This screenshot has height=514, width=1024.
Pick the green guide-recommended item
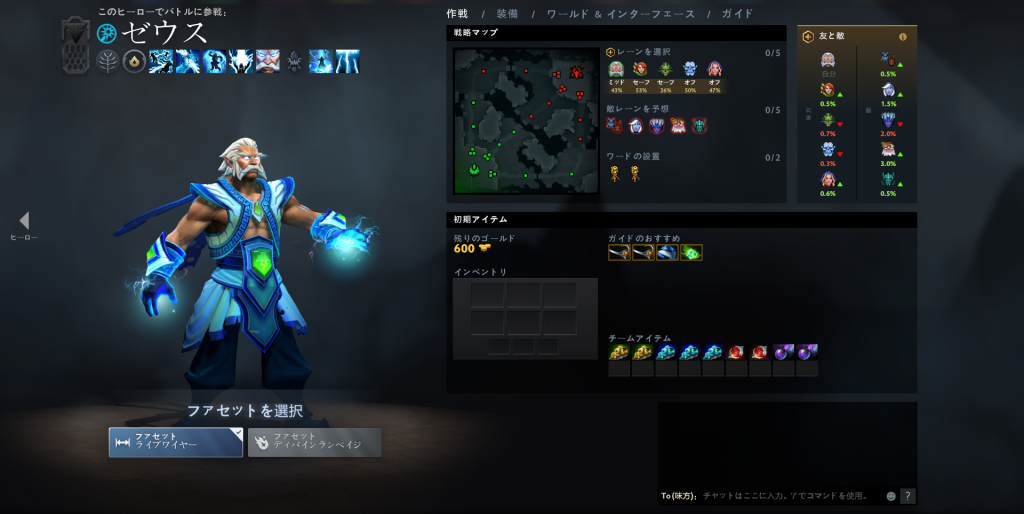click(691, 252)
